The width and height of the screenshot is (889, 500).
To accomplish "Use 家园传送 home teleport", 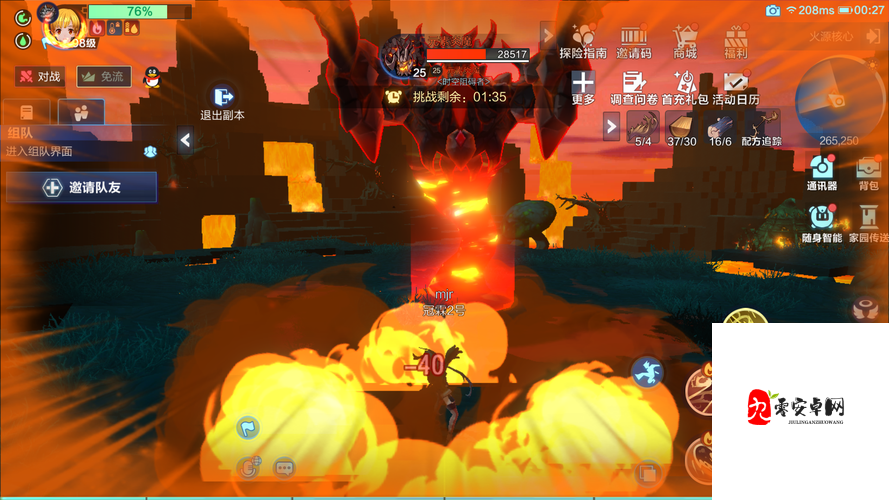I will coord(868,223).
